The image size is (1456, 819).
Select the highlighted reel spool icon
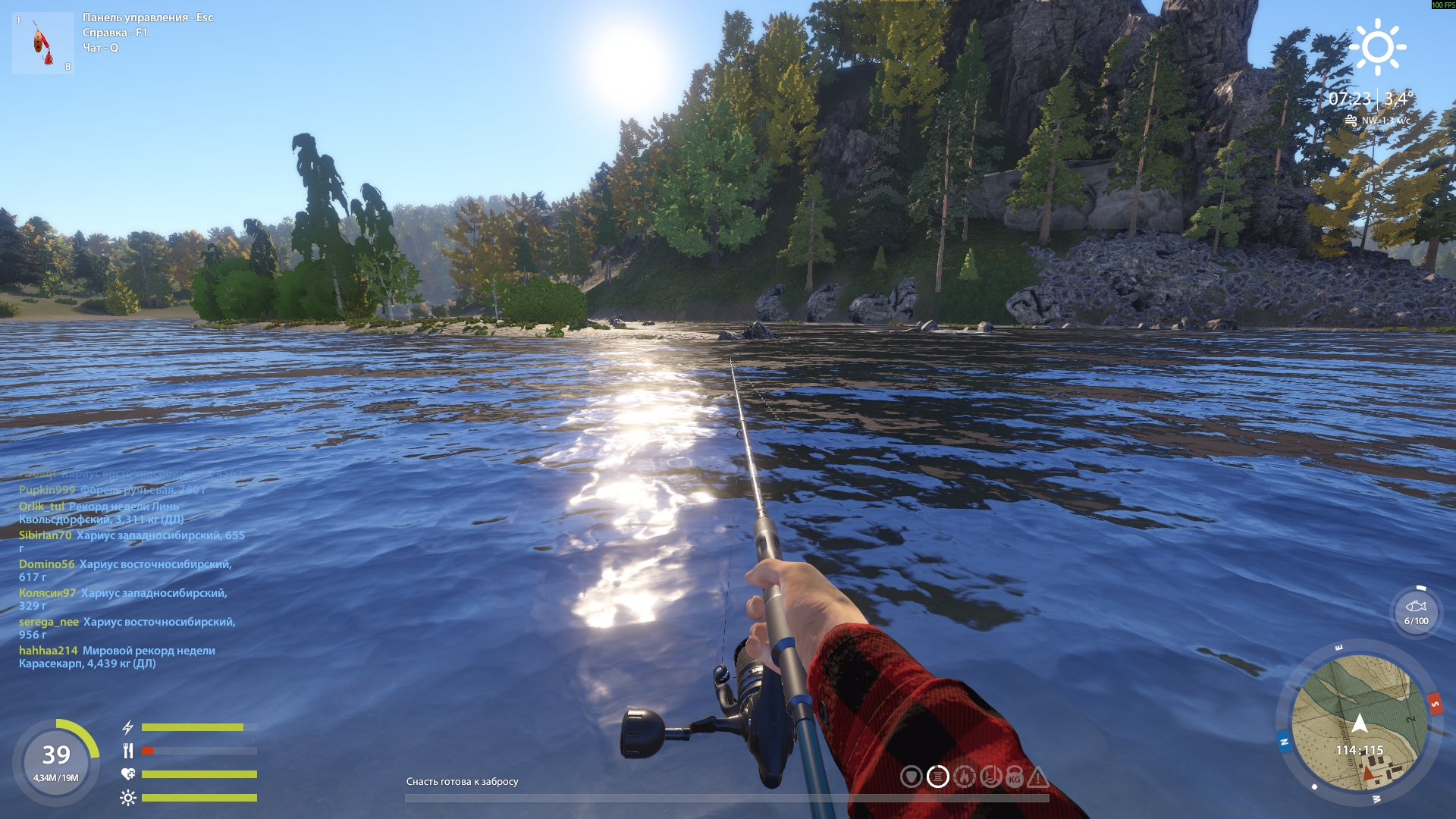coord(938,777)
